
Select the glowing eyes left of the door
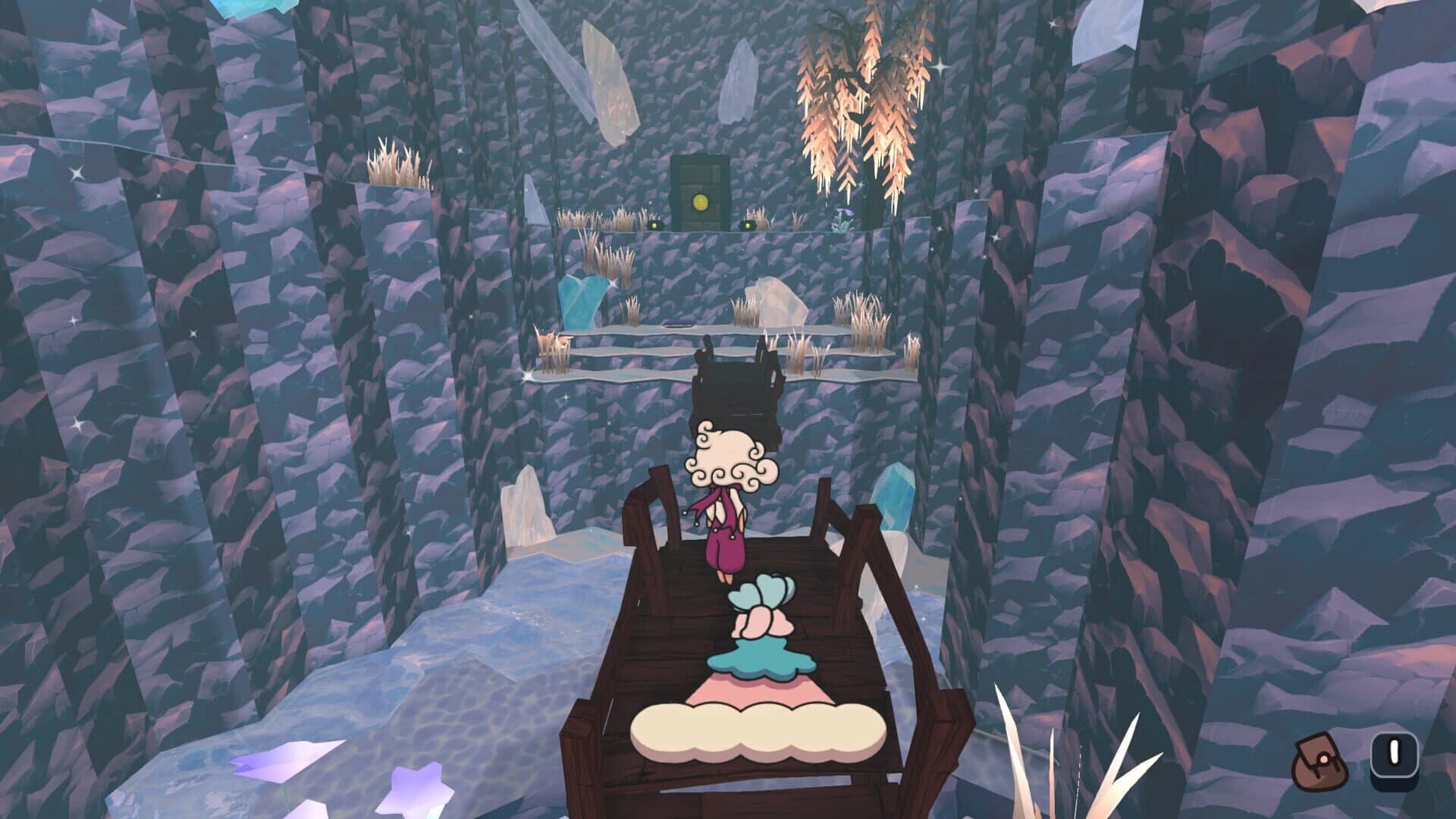click(x=655, y=224)
